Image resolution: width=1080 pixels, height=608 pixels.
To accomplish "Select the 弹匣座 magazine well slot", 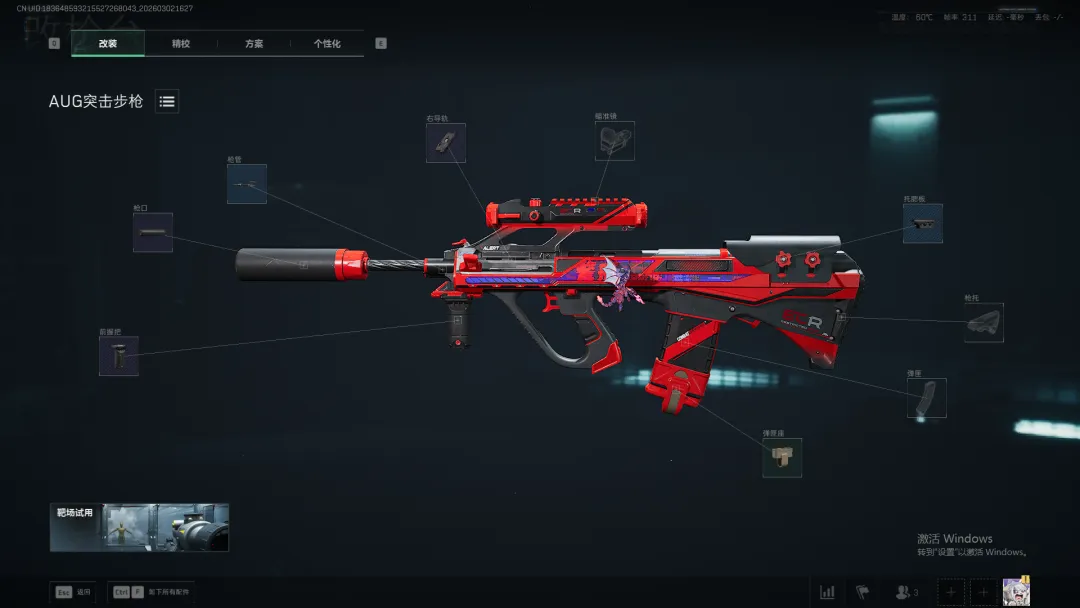I will click(x=782, y=457).
